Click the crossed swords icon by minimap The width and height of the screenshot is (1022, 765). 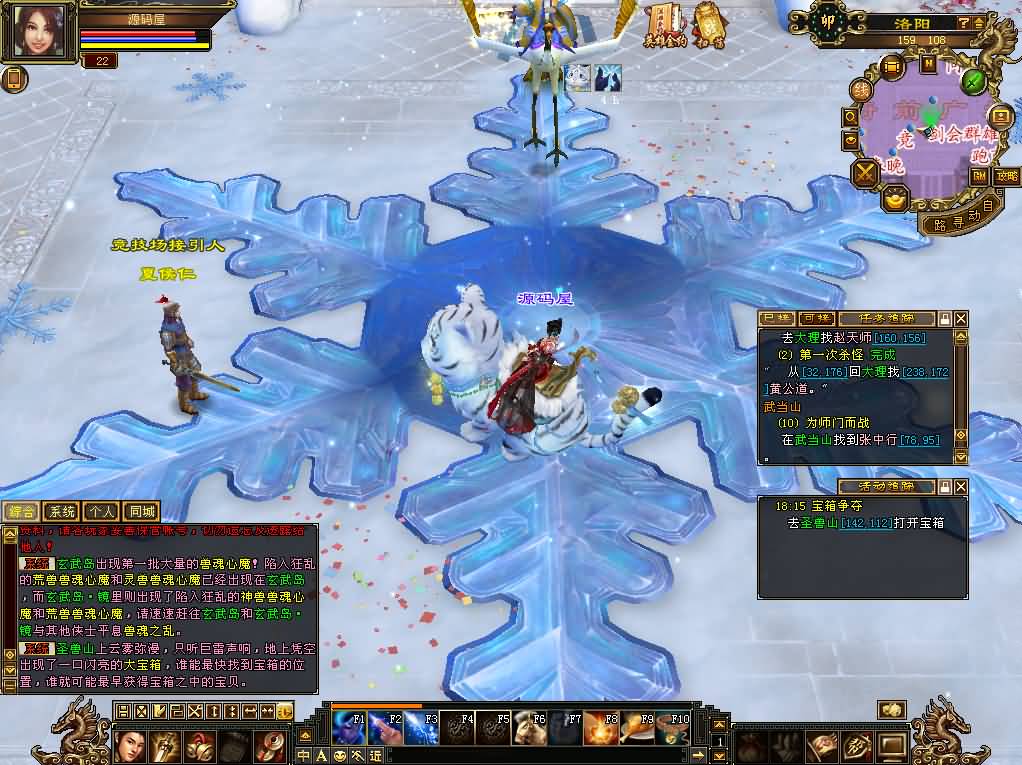point(865,174)
